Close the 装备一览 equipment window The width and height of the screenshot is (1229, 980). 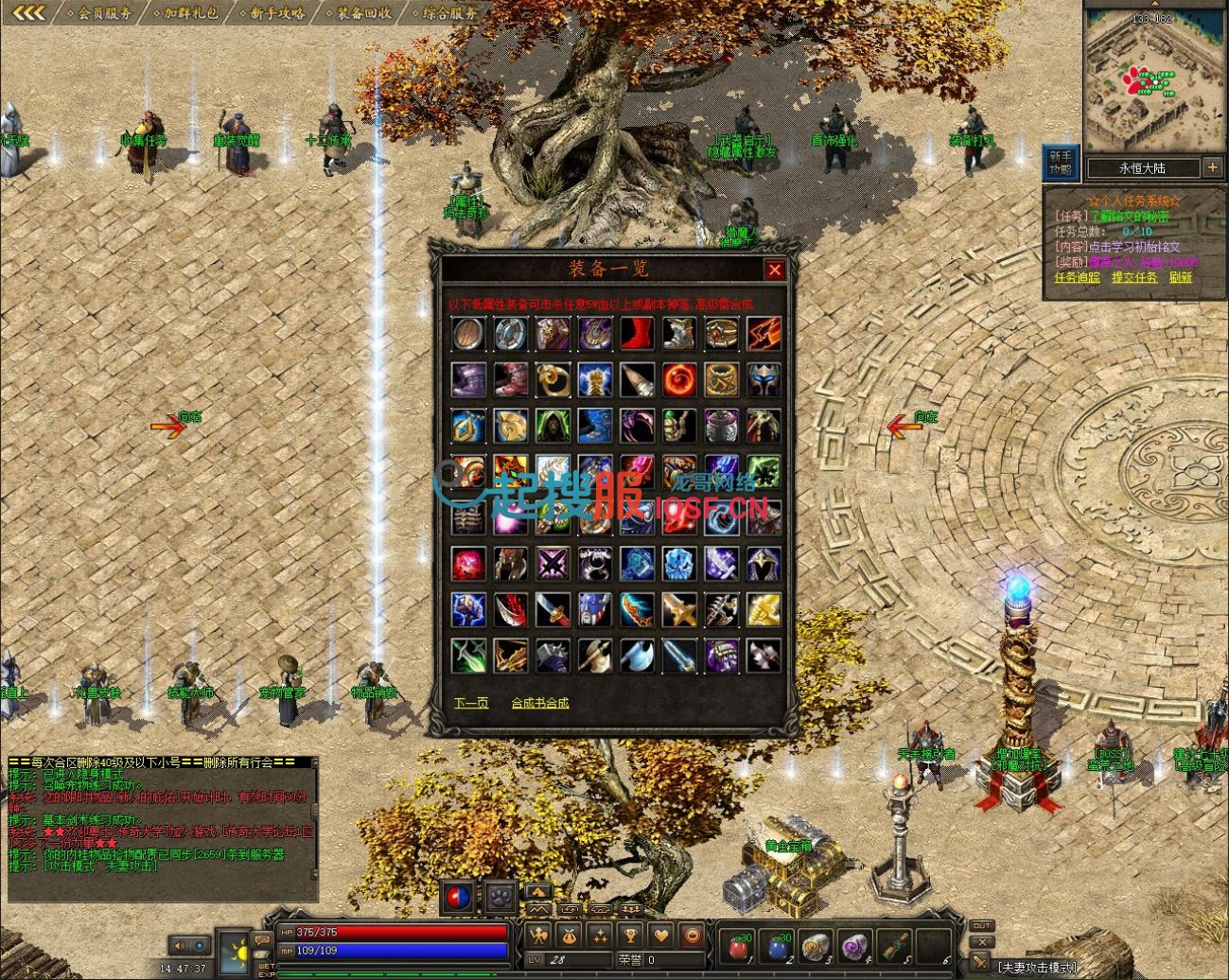775,271
